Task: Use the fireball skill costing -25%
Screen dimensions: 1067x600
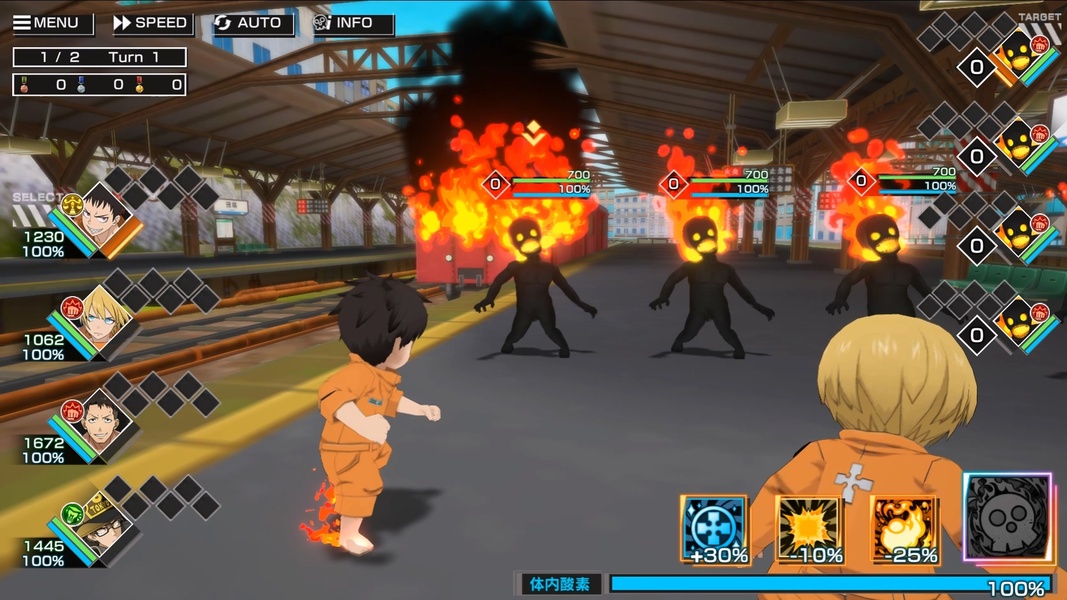Action: pyautogui.click(x=904, y=529)
